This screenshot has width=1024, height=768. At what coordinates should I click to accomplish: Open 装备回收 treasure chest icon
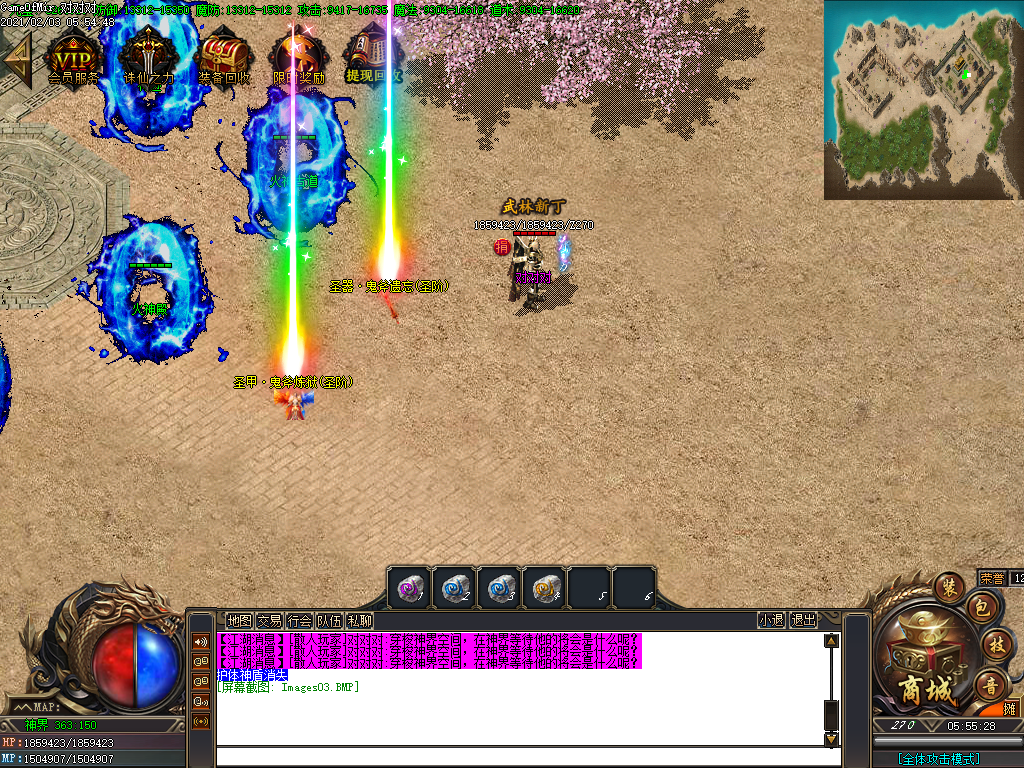(x=224, y=56)
